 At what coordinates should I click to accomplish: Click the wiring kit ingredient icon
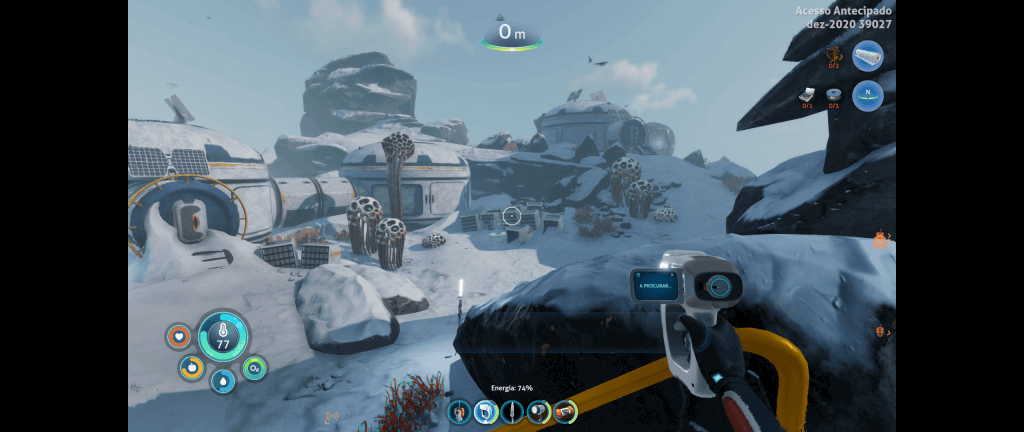[808, 95]
